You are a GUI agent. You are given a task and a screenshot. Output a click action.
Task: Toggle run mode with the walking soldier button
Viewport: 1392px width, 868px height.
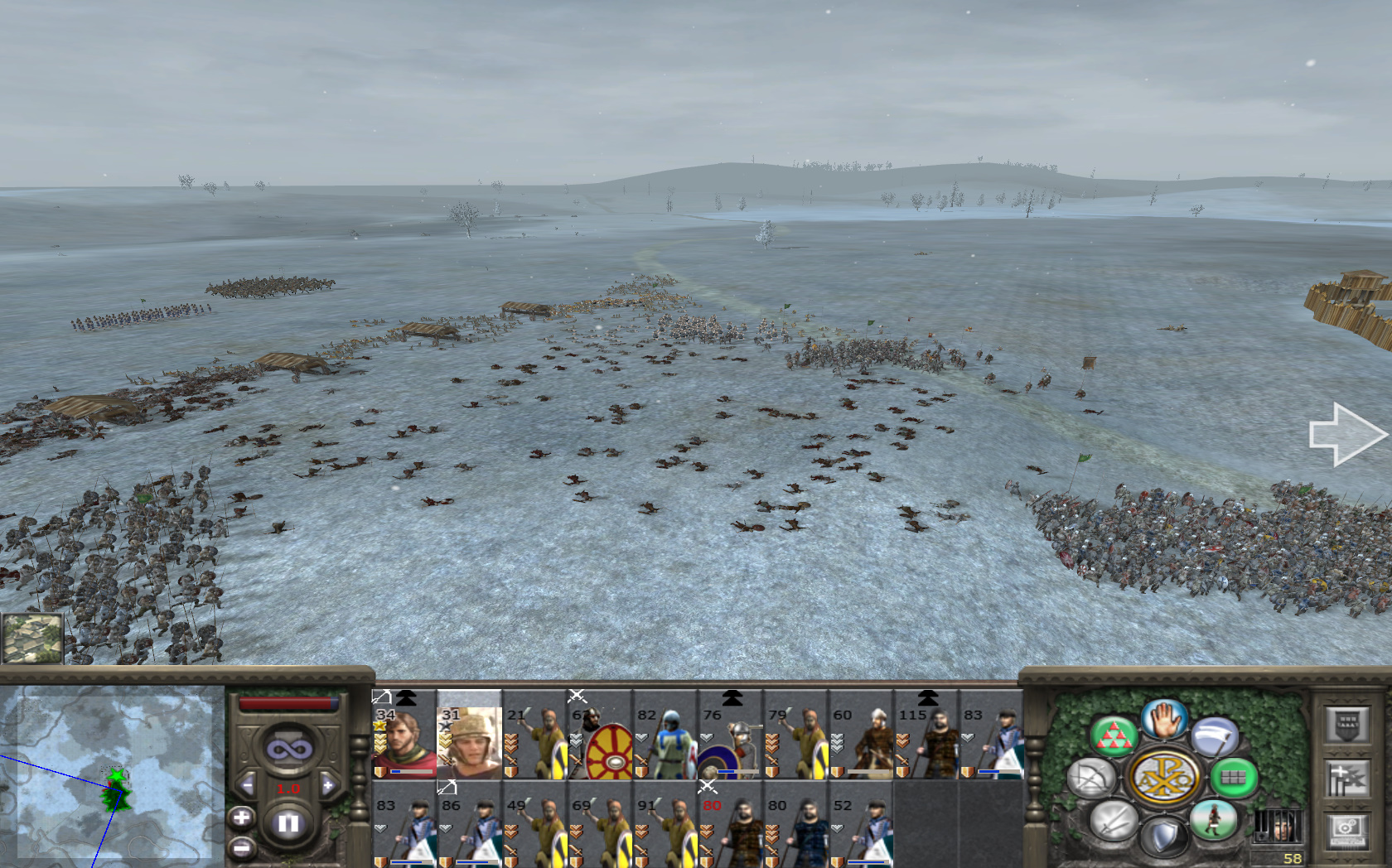pyautogui.click(x=1214, y=820)
